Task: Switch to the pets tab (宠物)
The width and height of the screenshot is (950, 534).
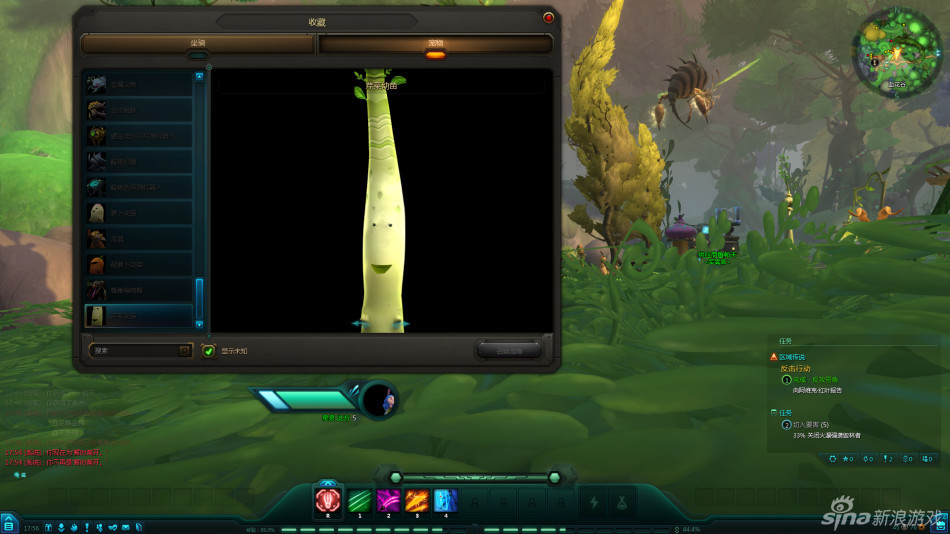Action: 435,44
